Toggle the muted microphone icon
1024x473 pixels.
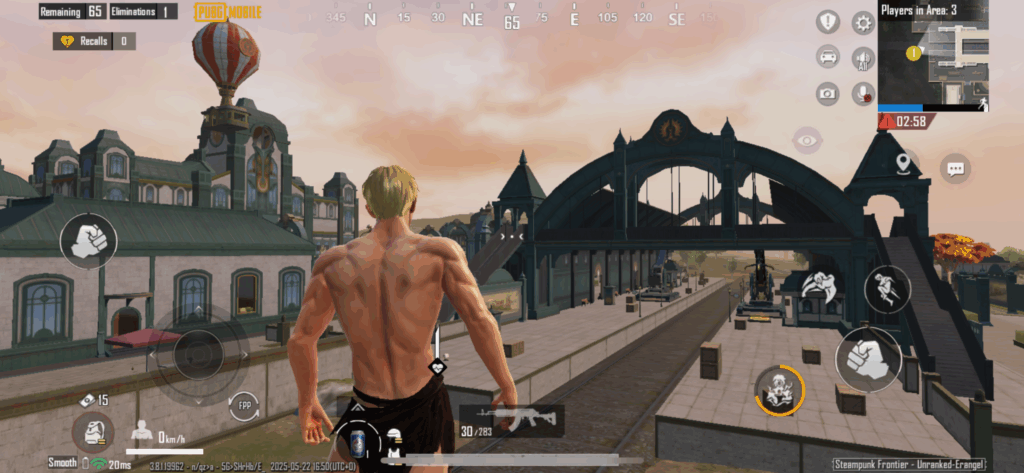863,94
